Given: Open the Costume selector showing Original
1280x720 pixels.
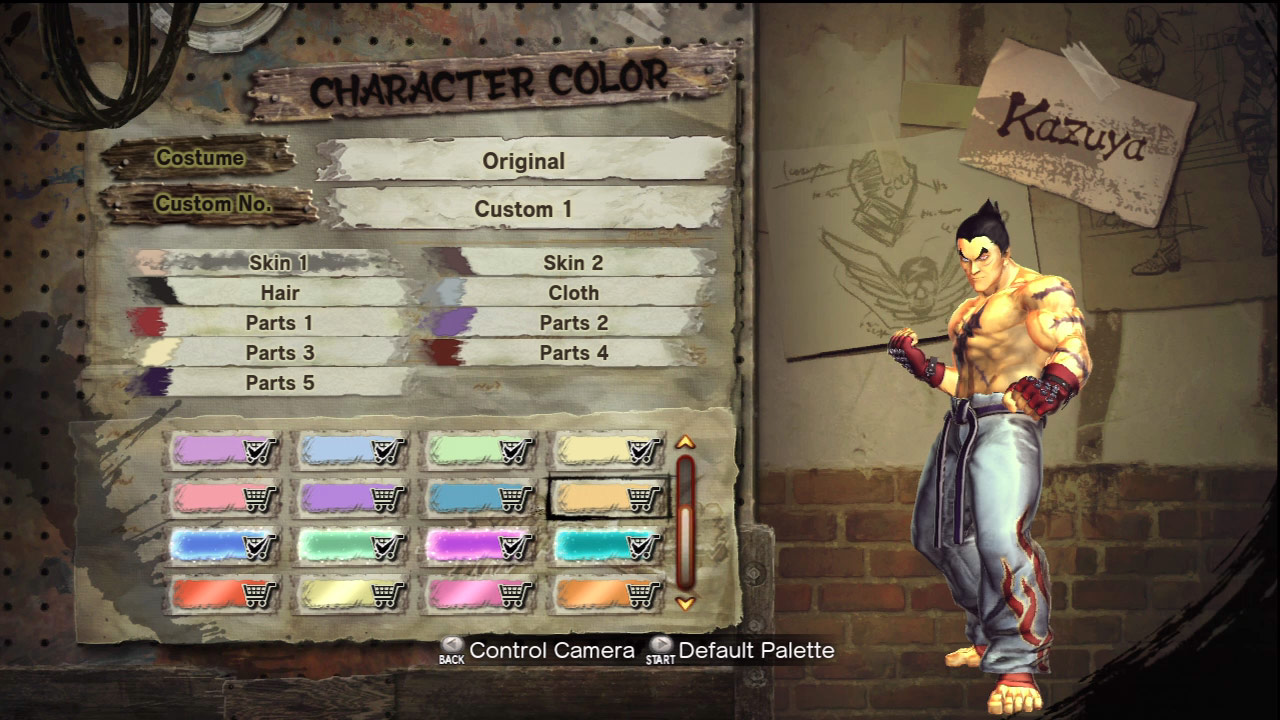Looking at the screenshot, I should click(x=525, y=161).
